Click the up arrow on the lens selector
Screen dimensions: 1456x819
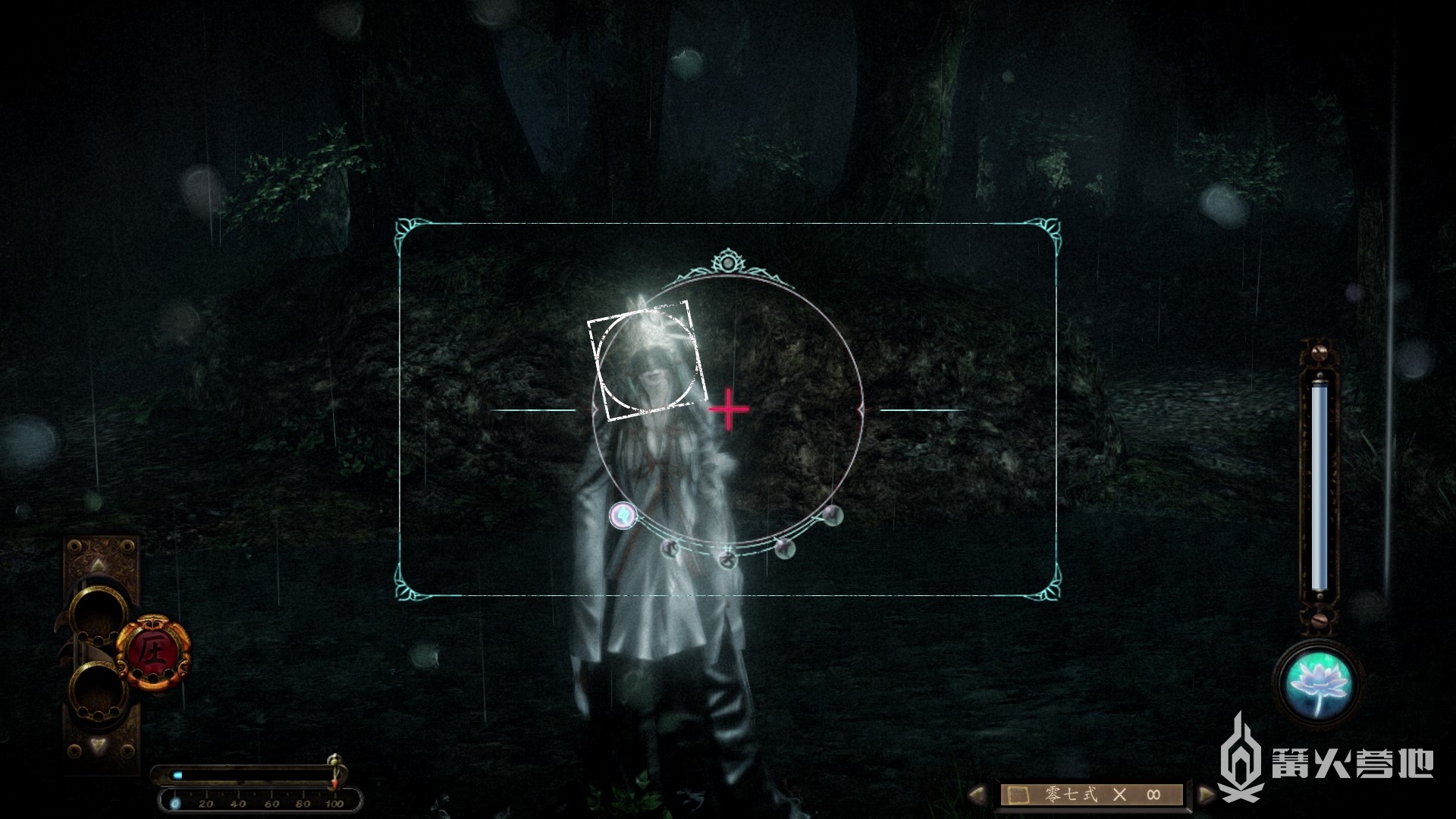99,564
